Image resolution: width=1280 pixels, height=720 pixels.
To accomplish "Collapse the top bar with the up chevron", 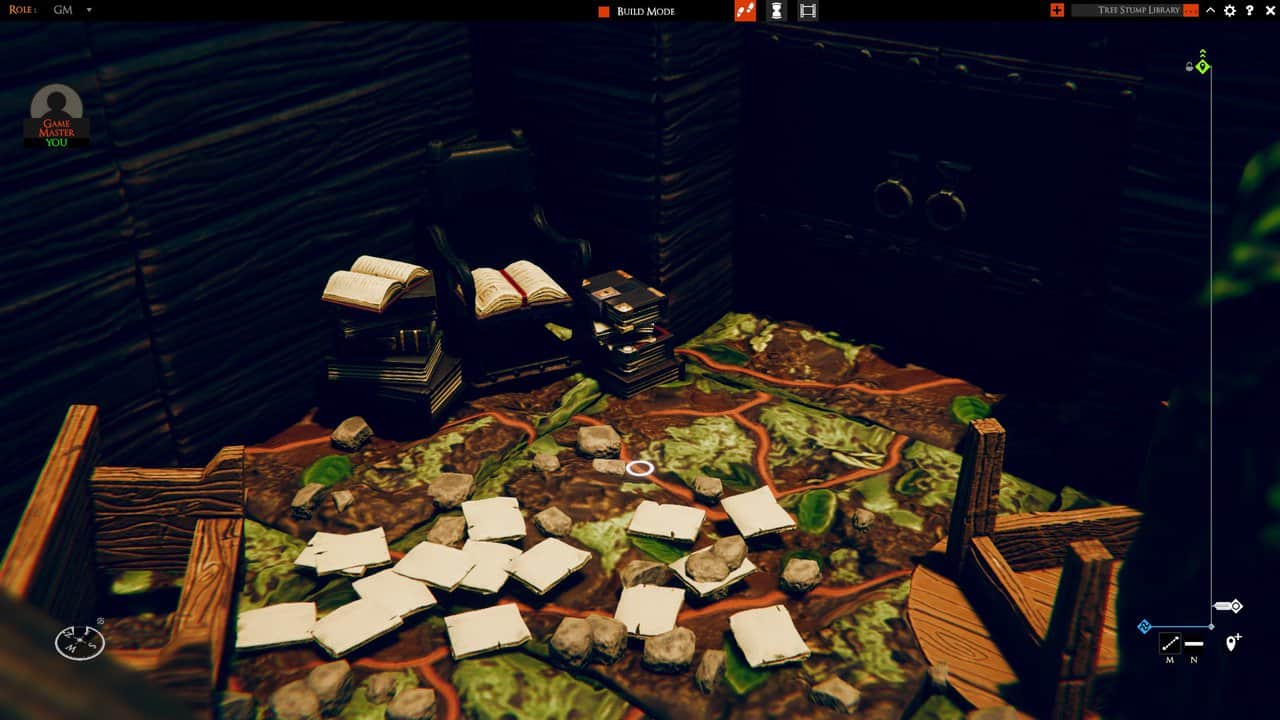I will coord(1211,10).
